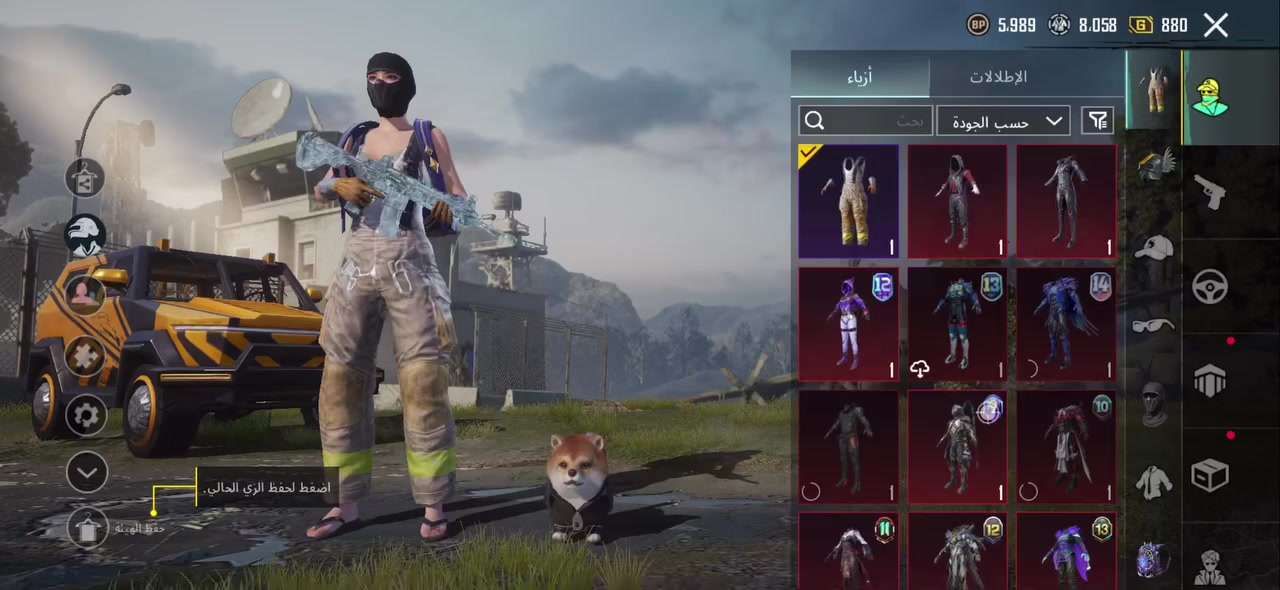Show the baseball cap headwear category

coord(1154,248)
